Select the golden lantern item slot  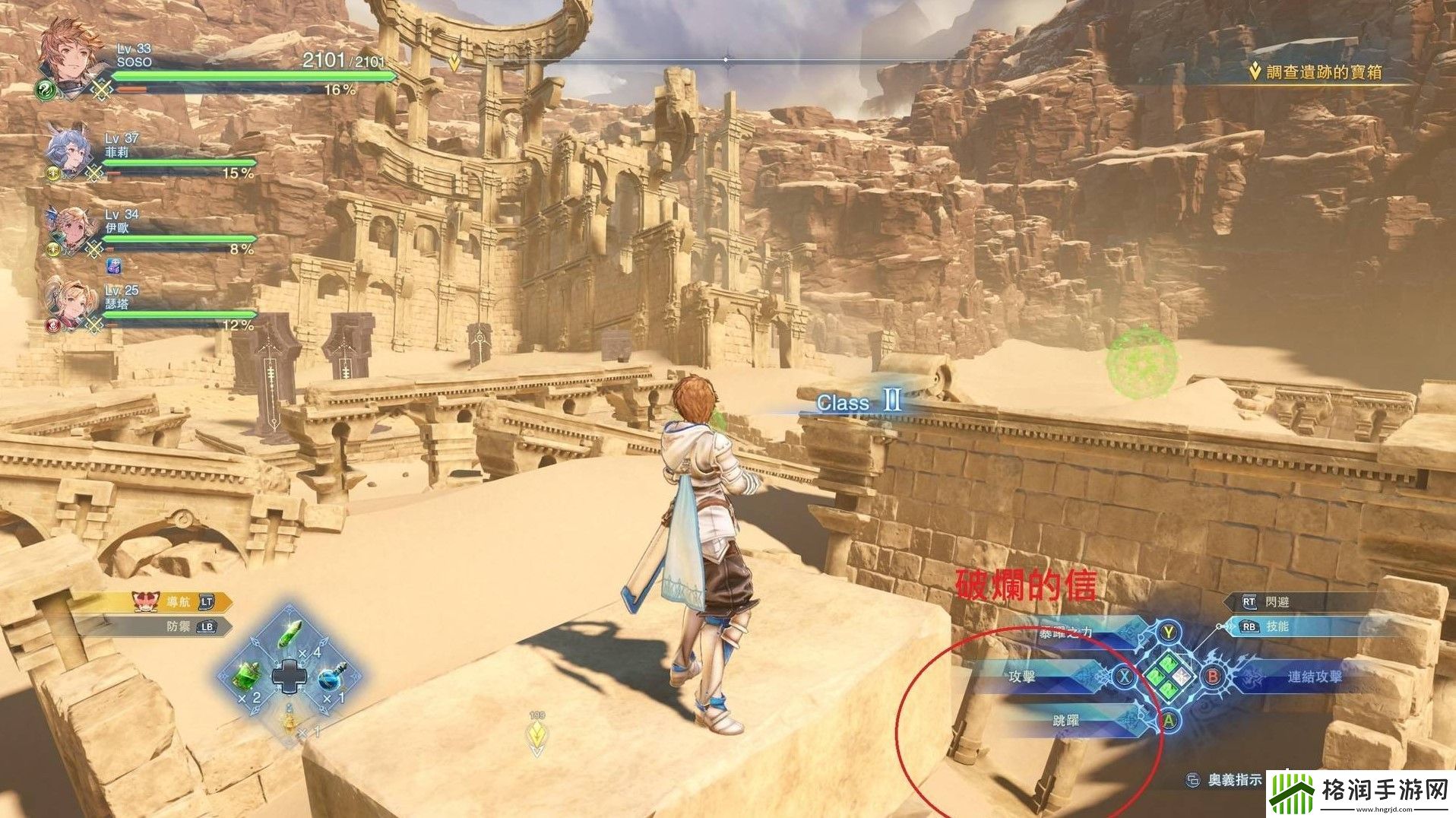click(290, 718)
